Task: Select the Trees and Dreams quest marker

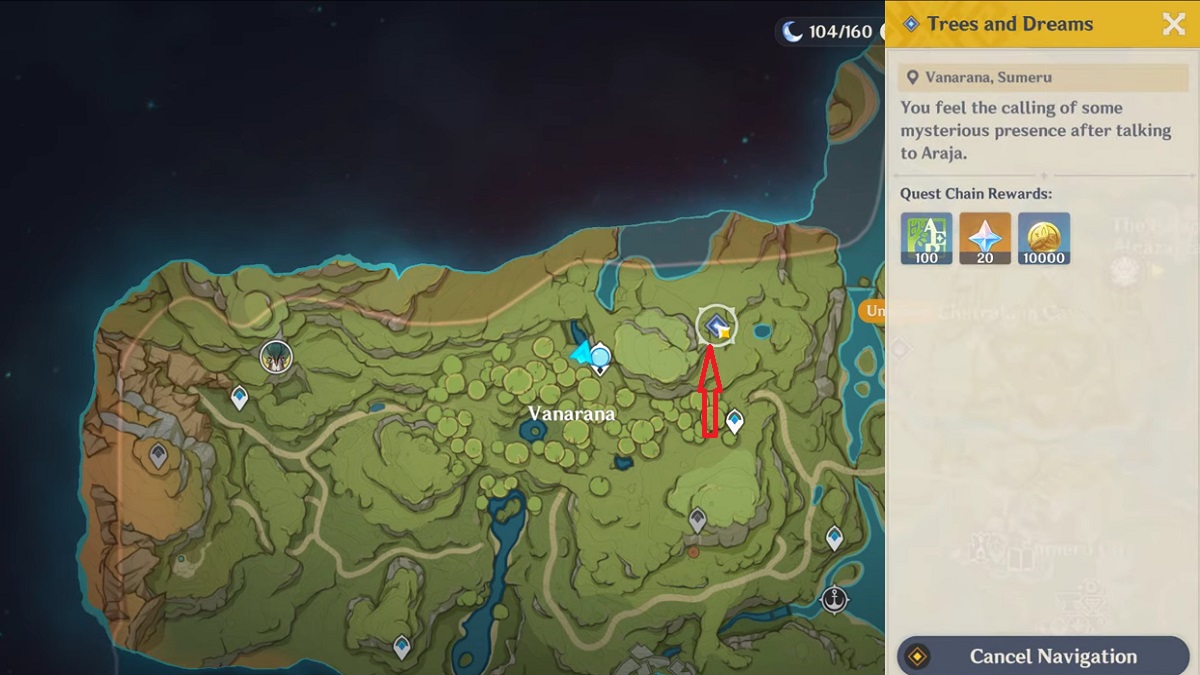Action: pyautogui.click(x=716, y=325)
